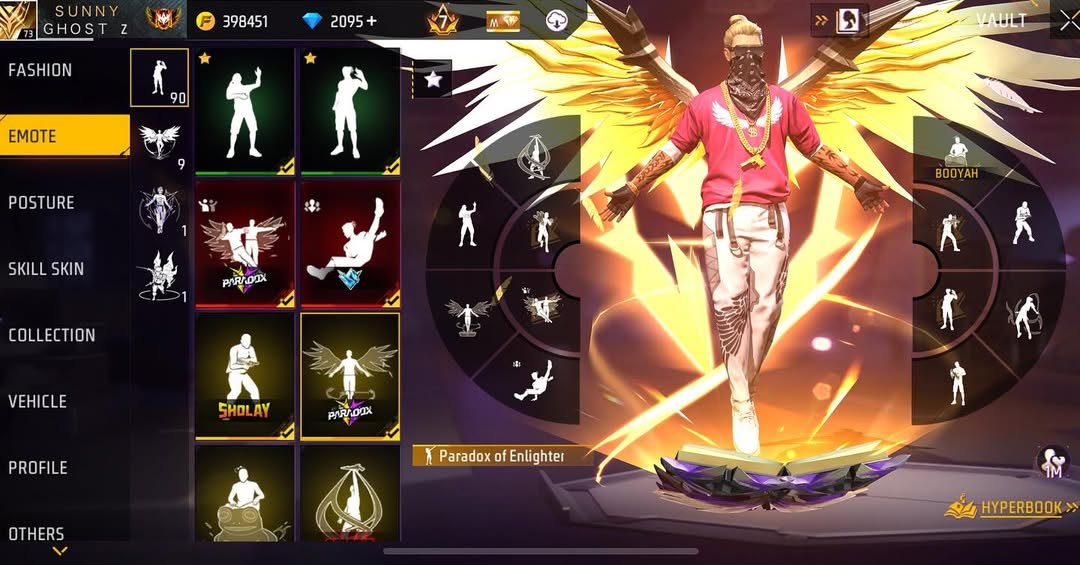Go to the Vehicle tab

[x=38, y=401]
